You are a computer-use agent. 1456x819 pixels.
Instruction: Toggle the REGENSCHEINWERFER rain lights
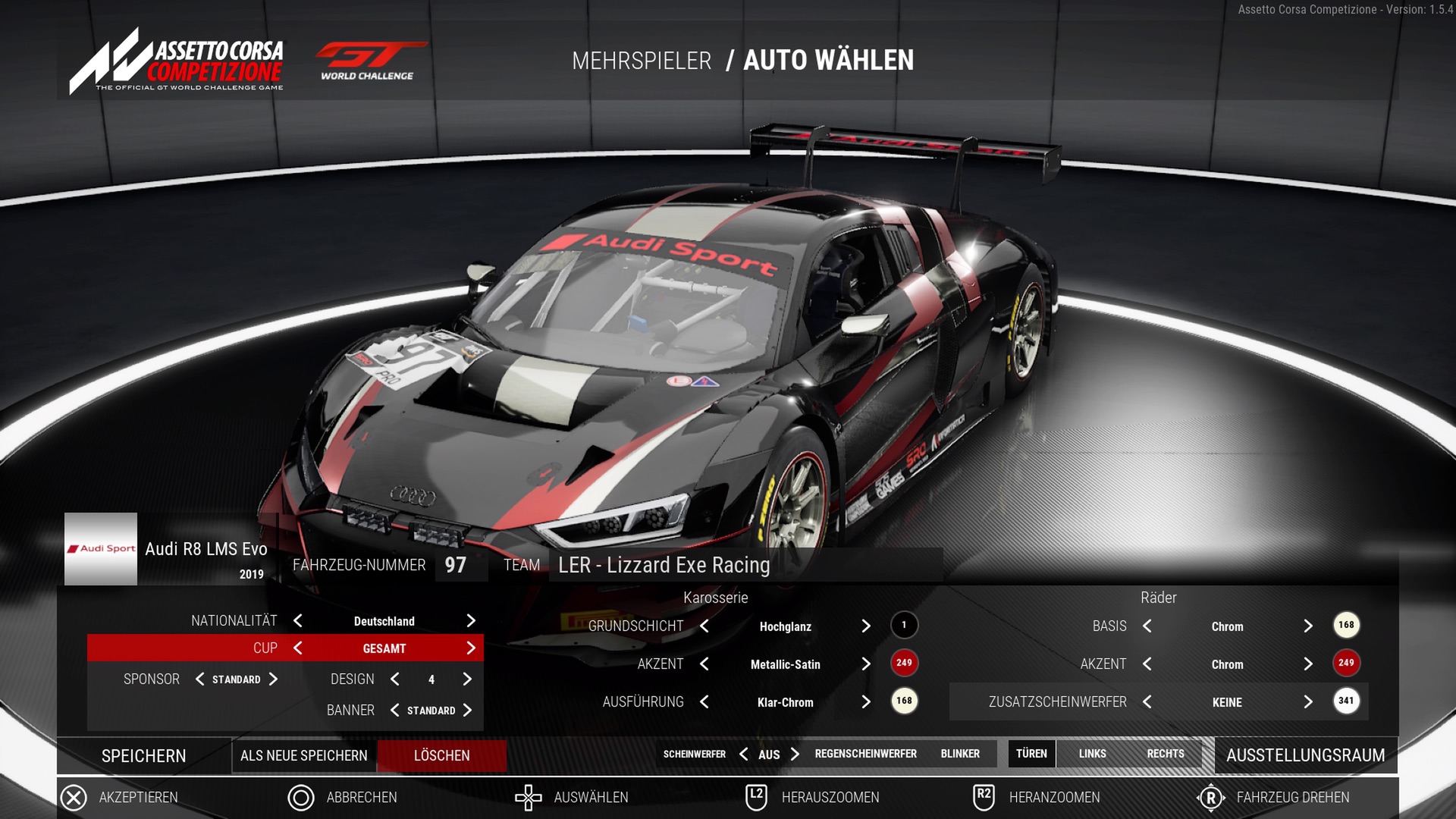pyautogui.click(x=865, y=754)
